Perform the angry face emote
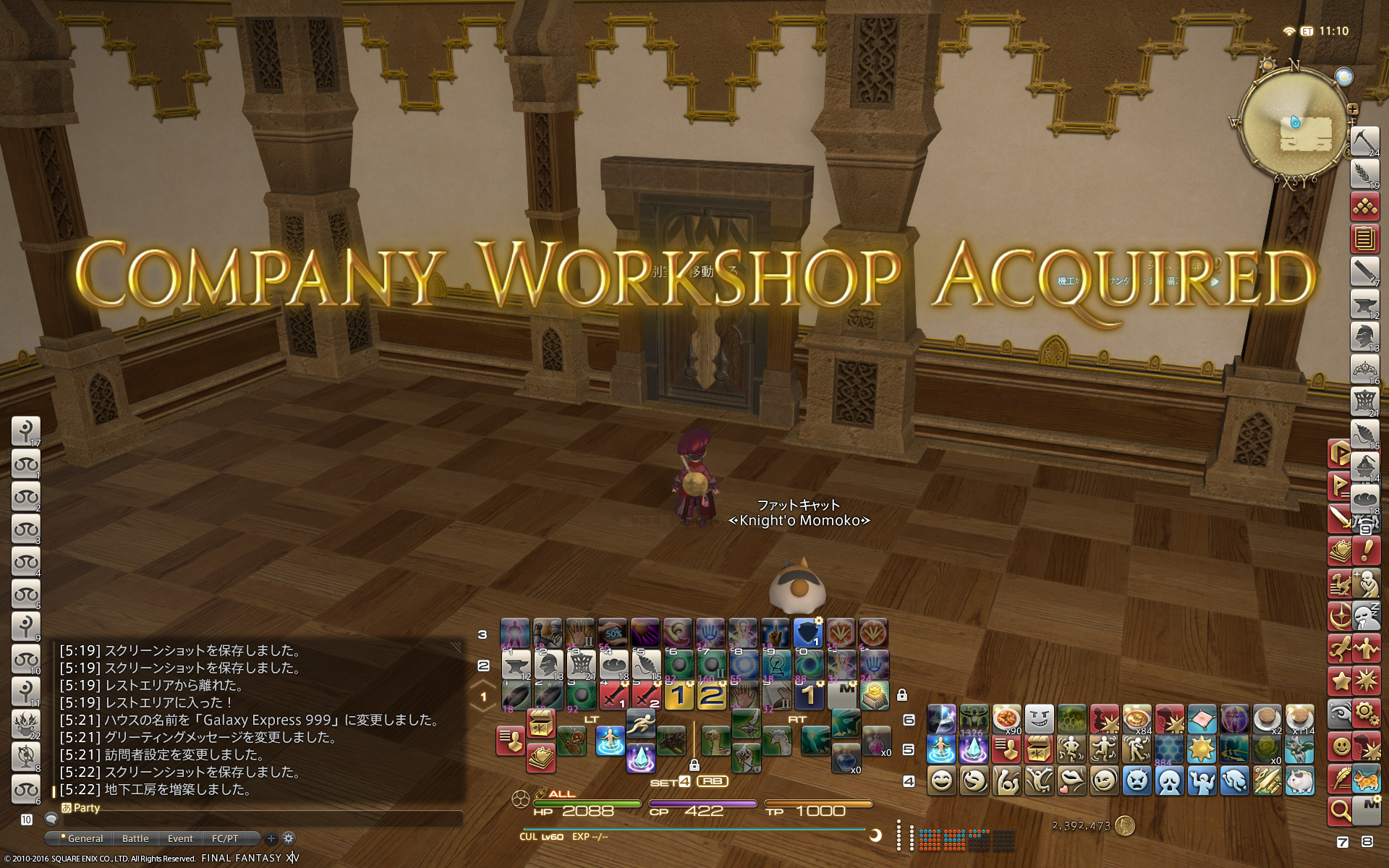Viewport: 1389px width, 868px height. [x=1137, y=781]
